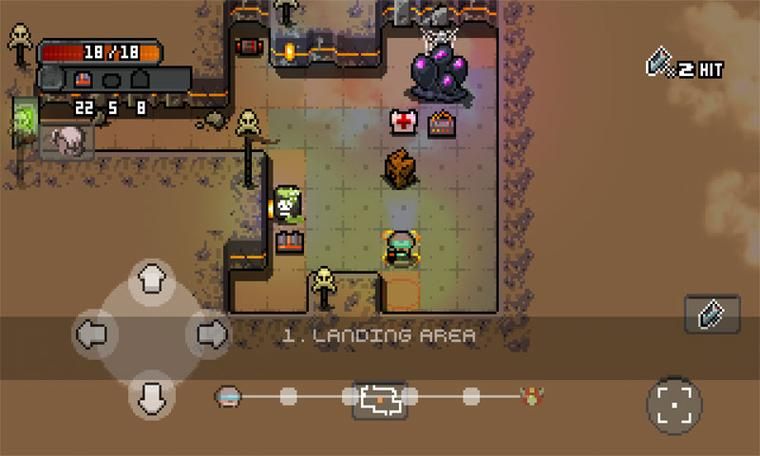
Task: Tap the right arrow on the D-pad
Action: tap(208, 335)
